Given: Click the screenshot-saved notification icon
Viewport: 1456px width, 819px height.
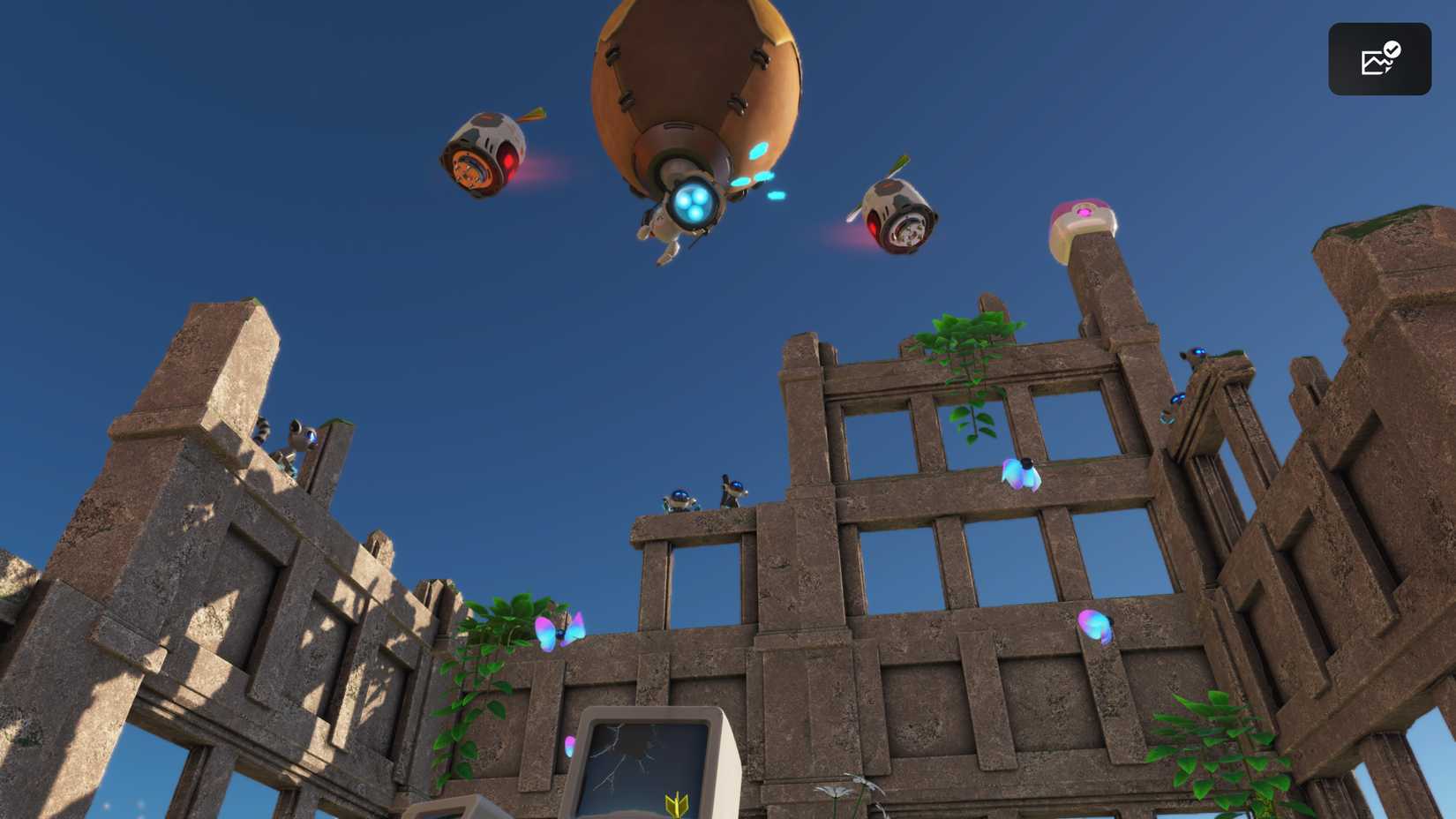Looking at the screenshot, I should point(1380,58).
